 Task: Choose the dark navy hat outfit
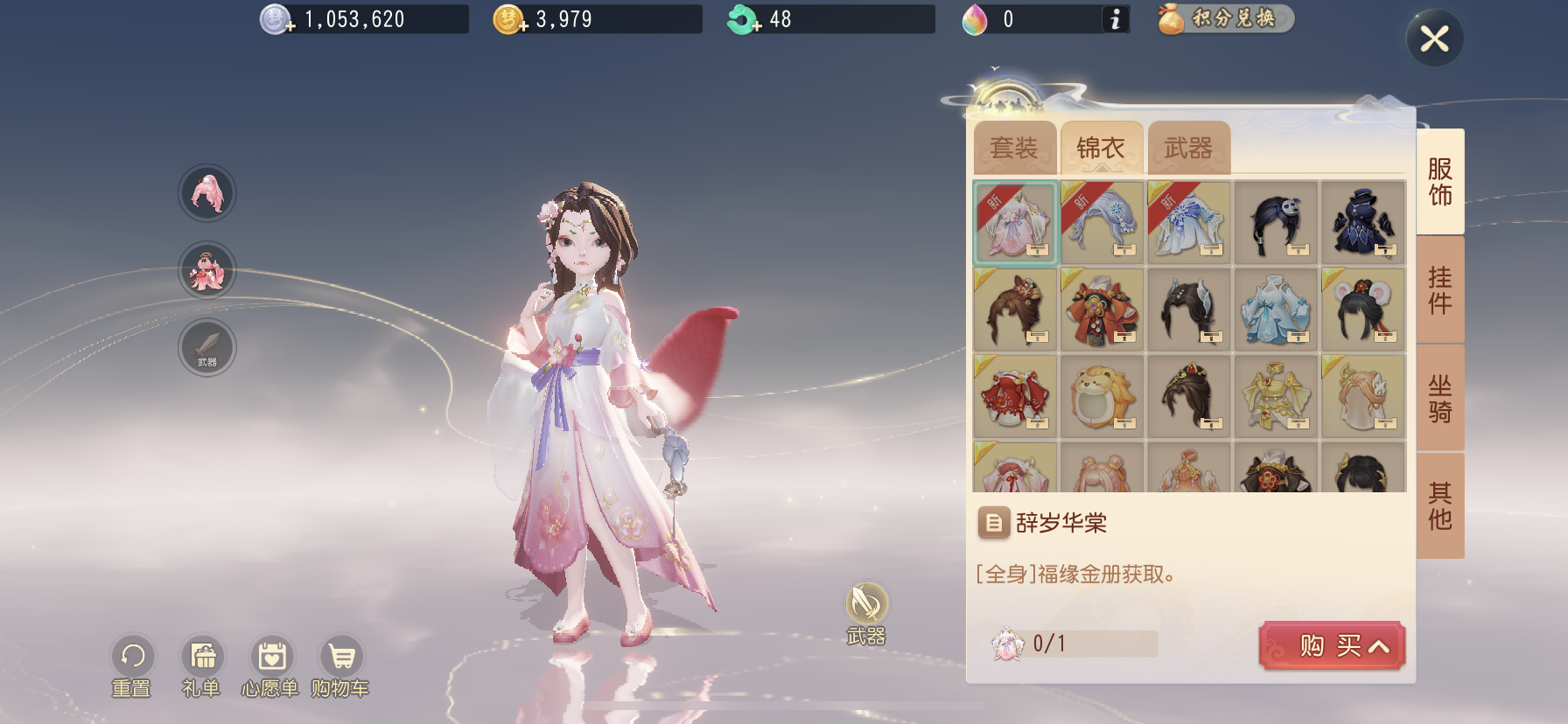[1362, 224]
